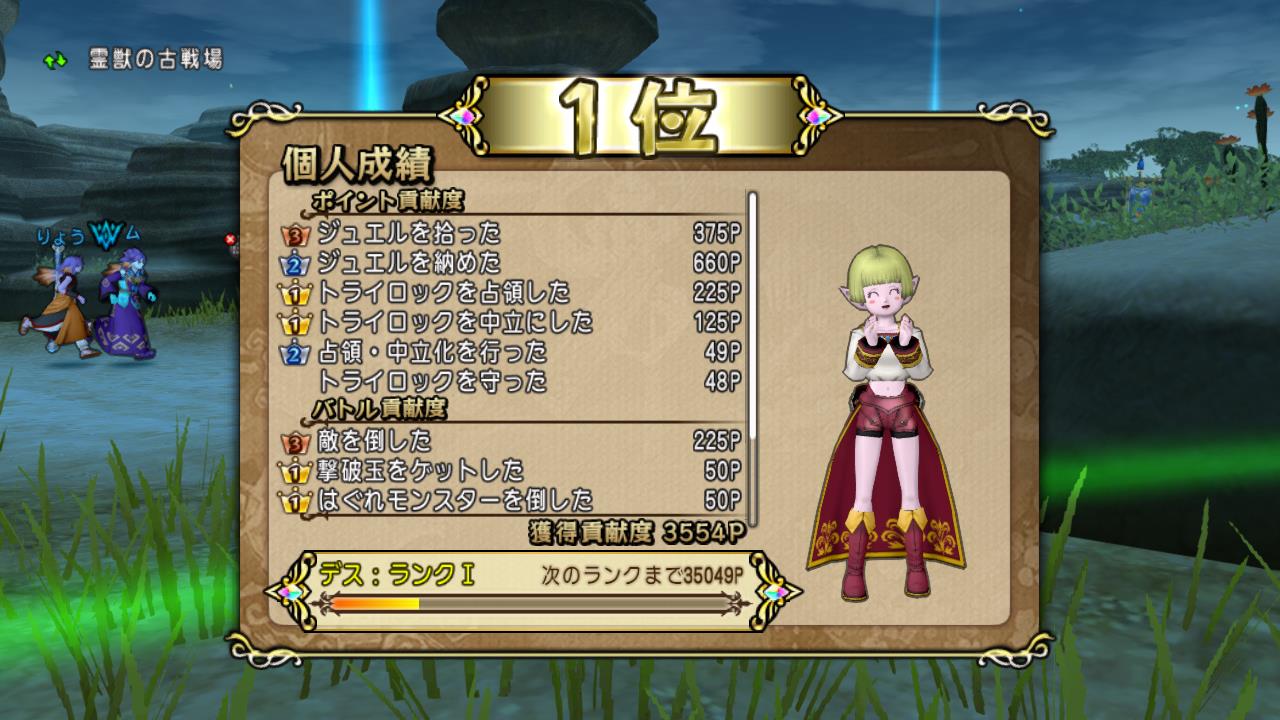Viewport: 1280px width, 720px height.
Task: Choose the トライロックを占領した row
Action: tap(512, 293)
